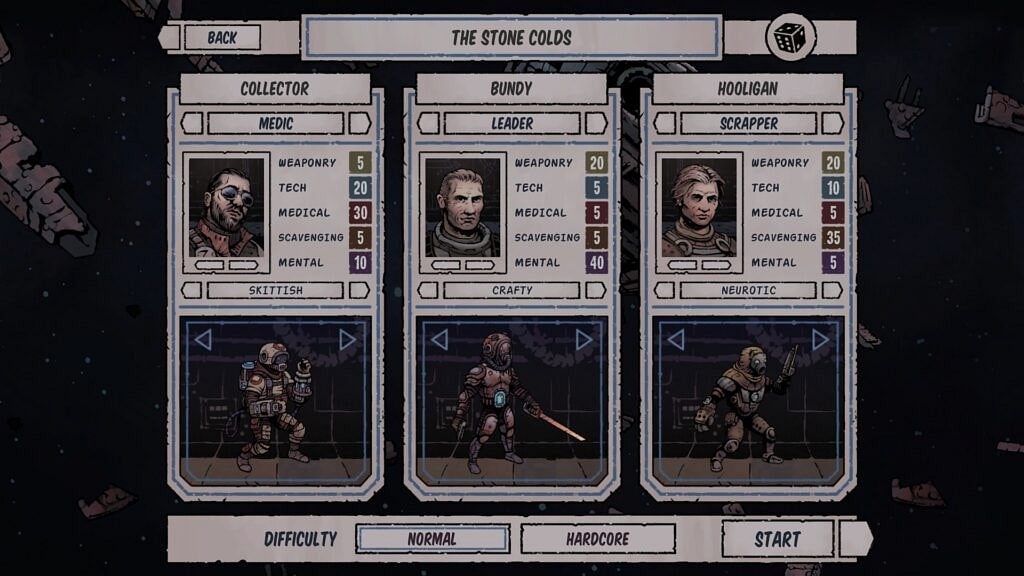Show previous suit for Hooligan
1024x576 pixels.
click(x=675, y=340)
